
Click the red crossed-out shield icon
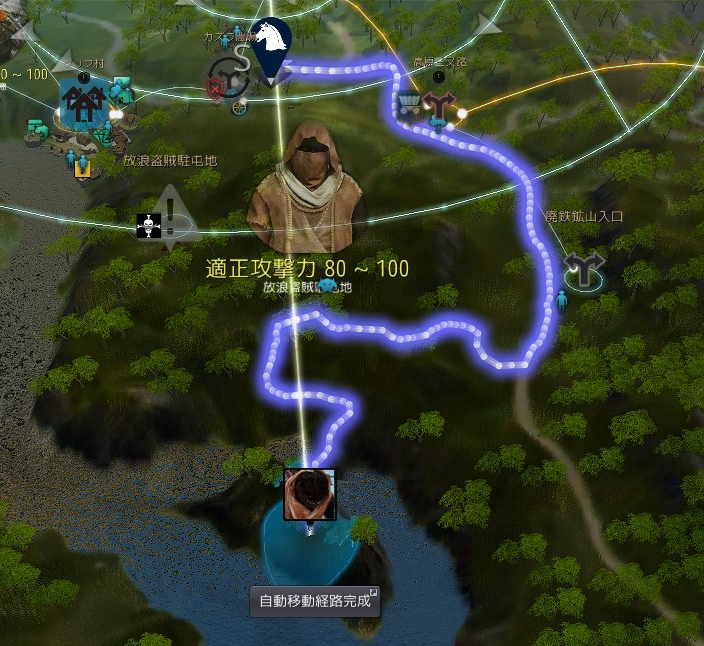[x=214, y=91]
